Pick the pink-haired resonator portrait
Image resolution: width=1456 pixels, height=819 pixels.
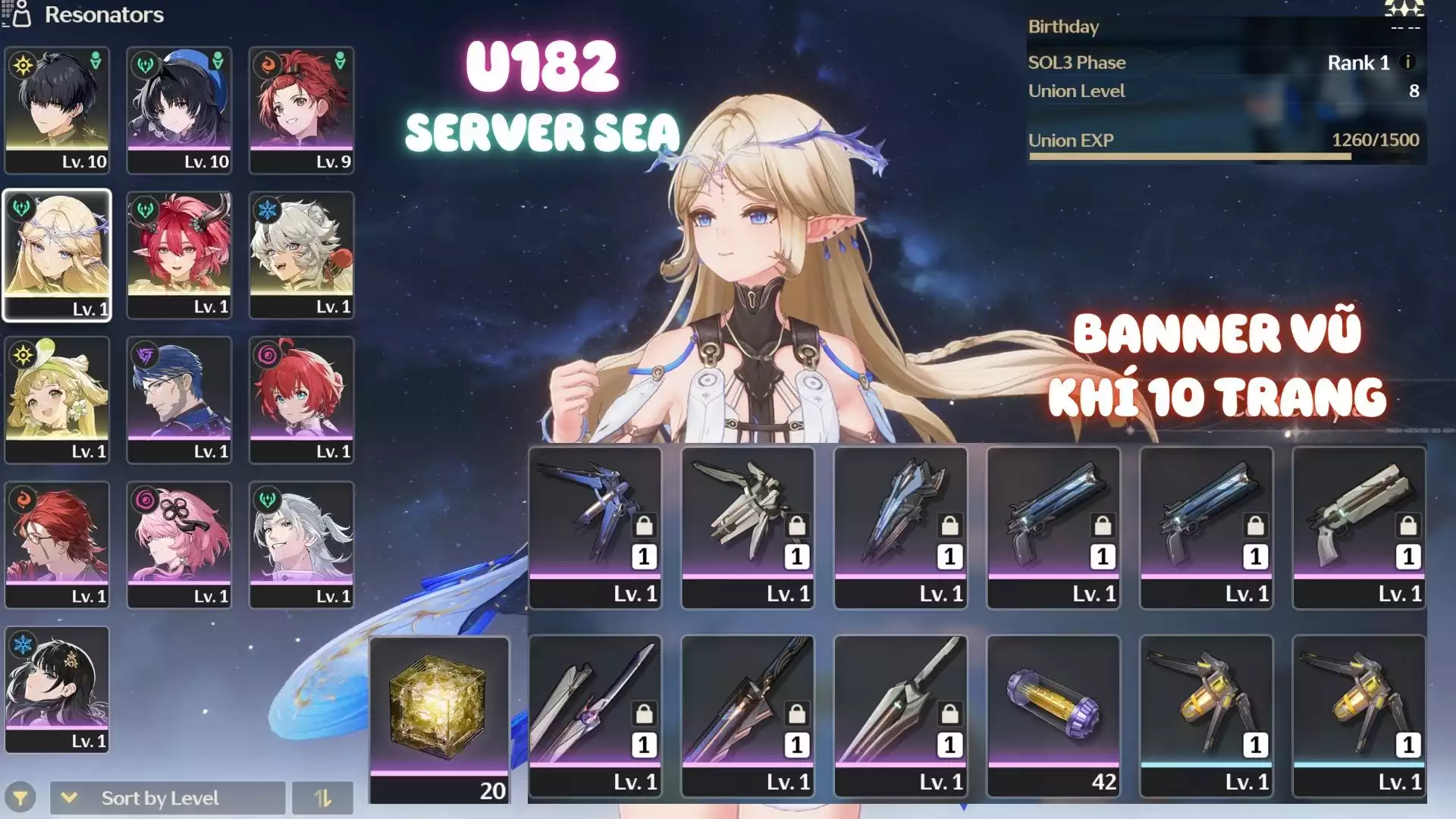(x=179, y=544)
